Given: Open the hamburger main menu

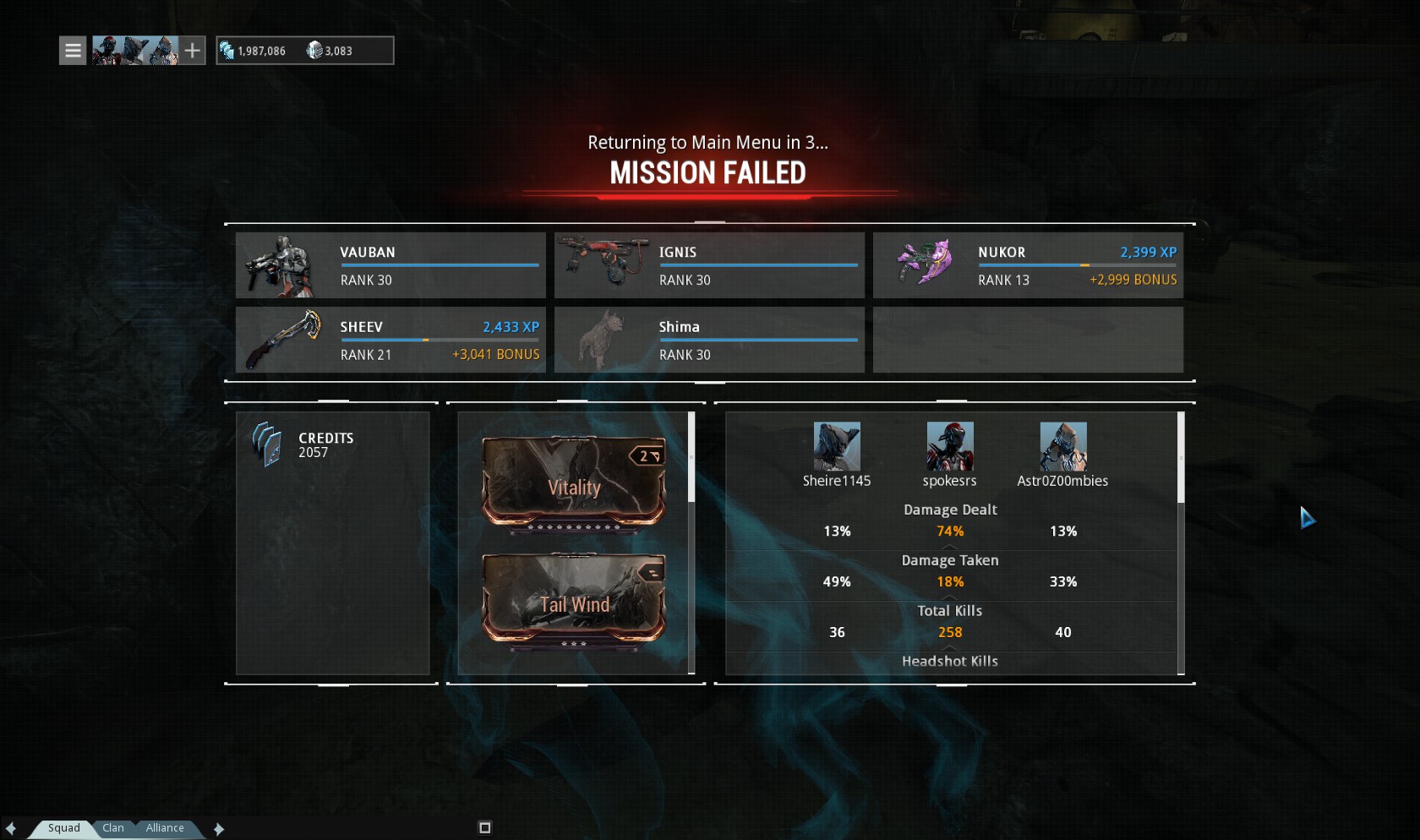Looking at the screenshot, I should coord(73,51).
